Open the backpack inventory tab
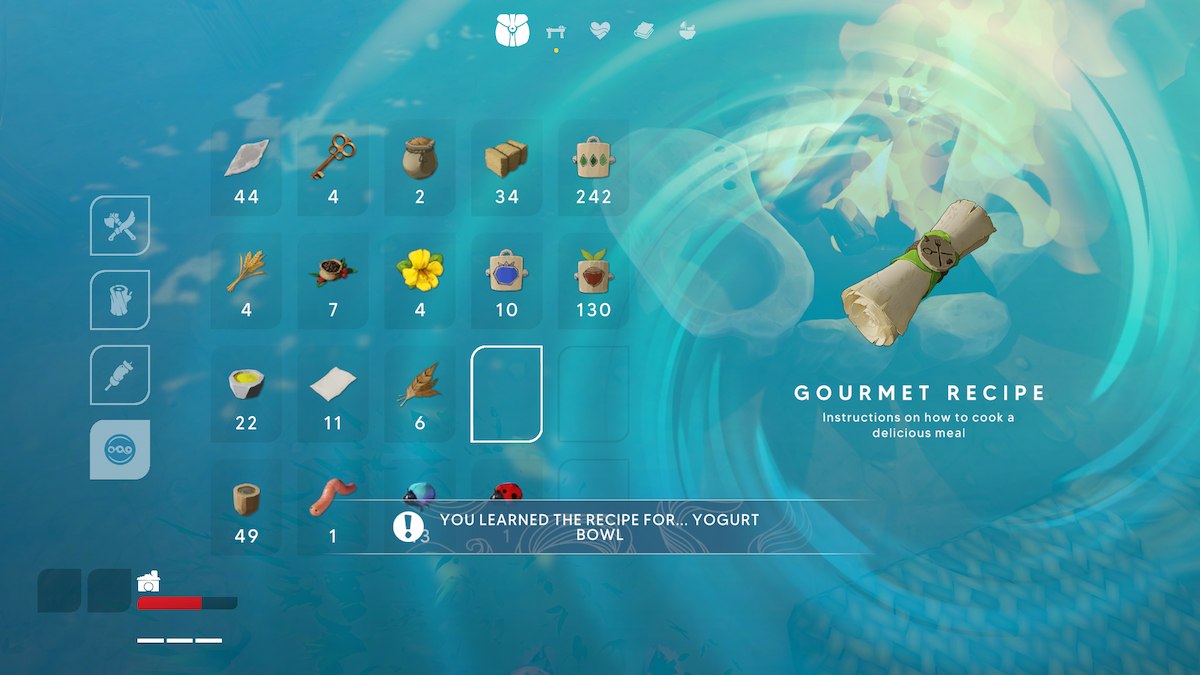 [511, 31]
